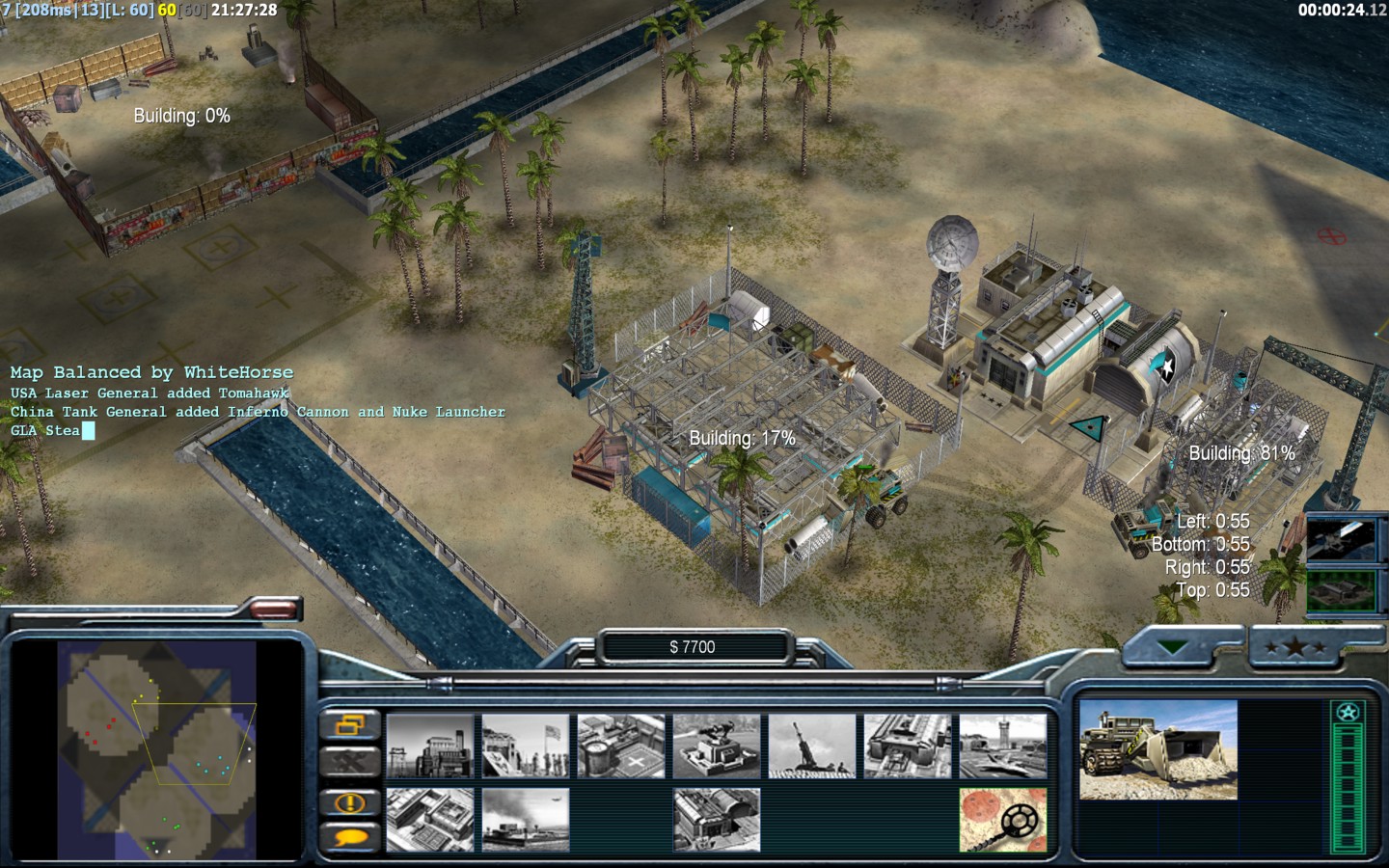Hide the control bar with green arrow button
Viewport: 1389px width, 868px height.
[x=1173, y=648]
